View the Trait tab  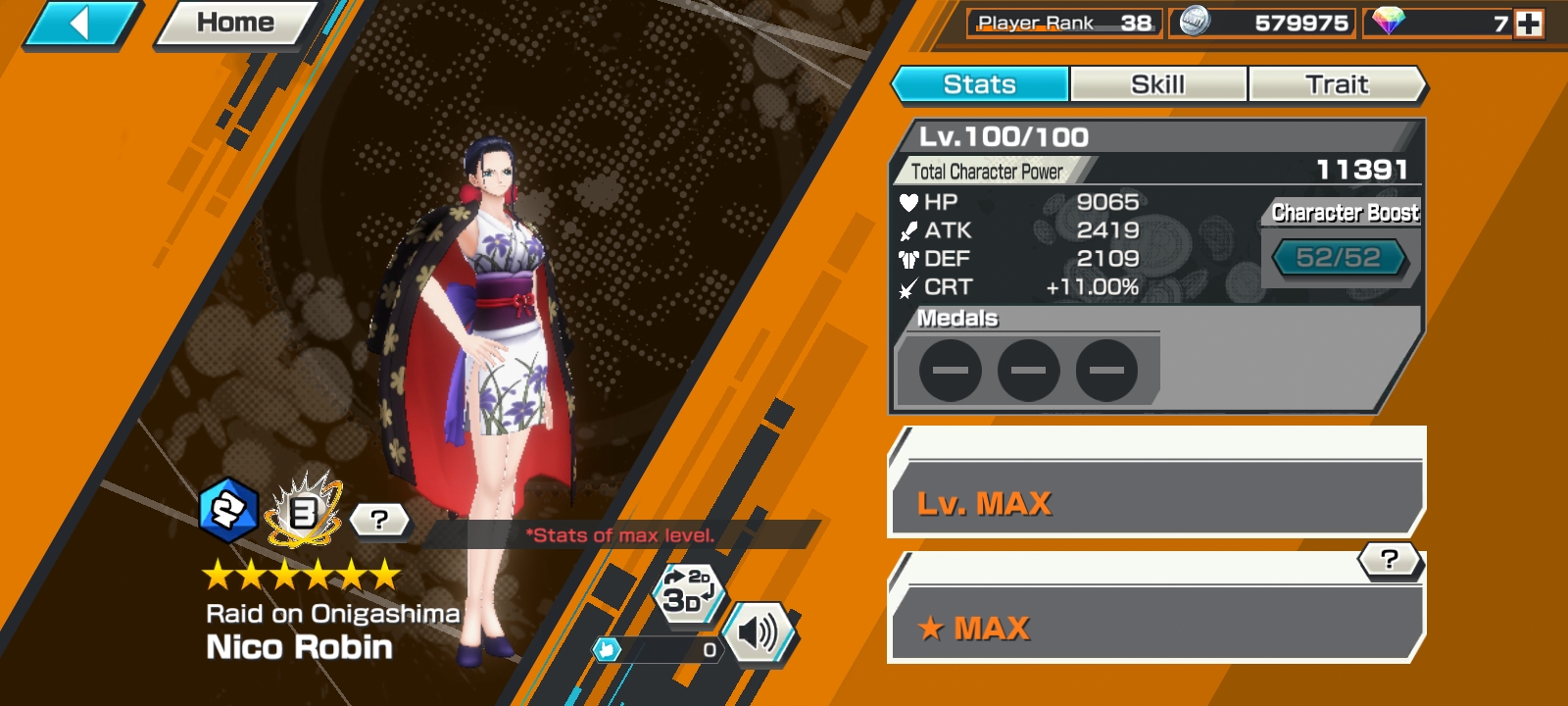[1337, 84]
